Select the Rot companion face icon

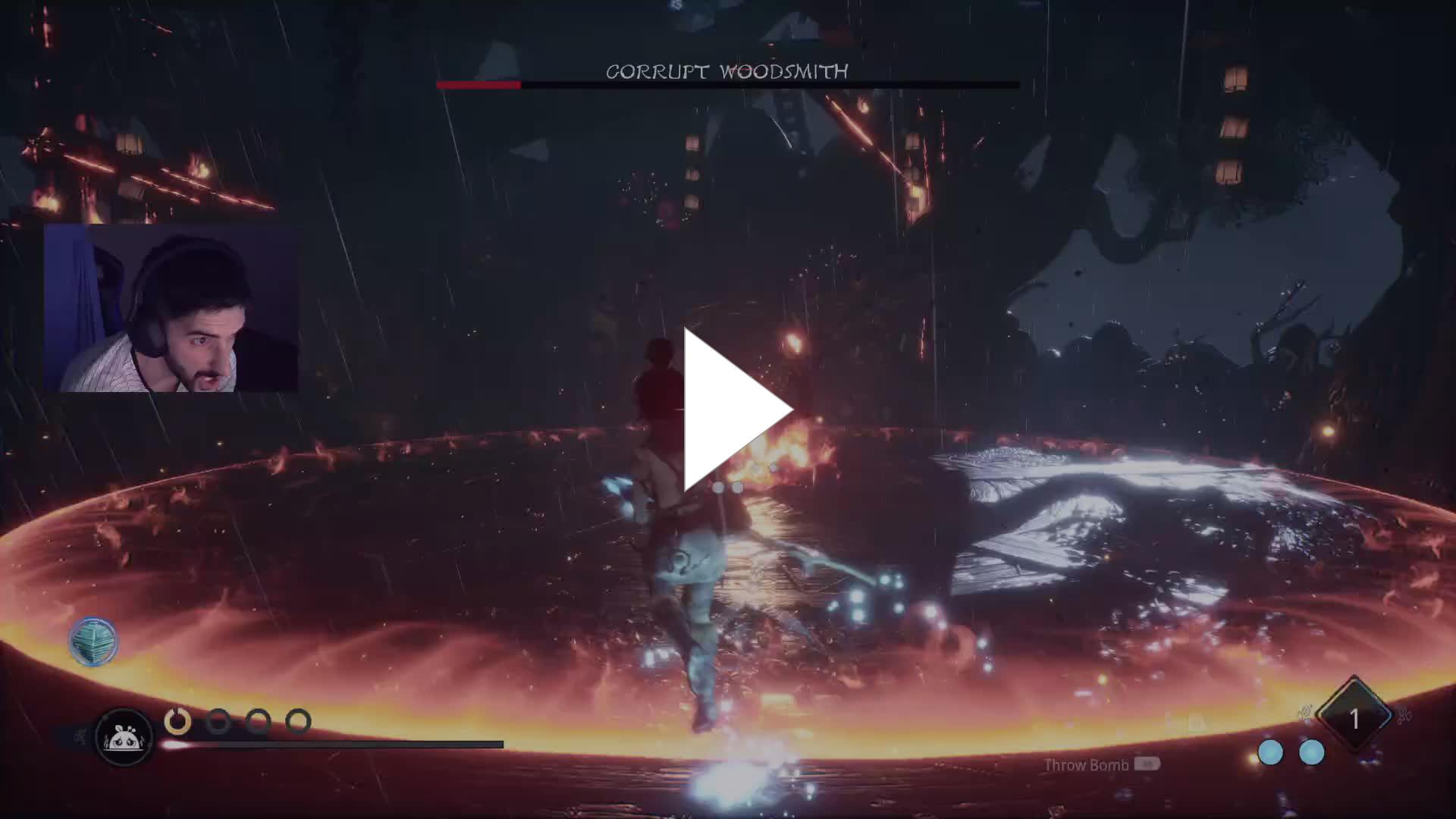[x=124, y=736]
